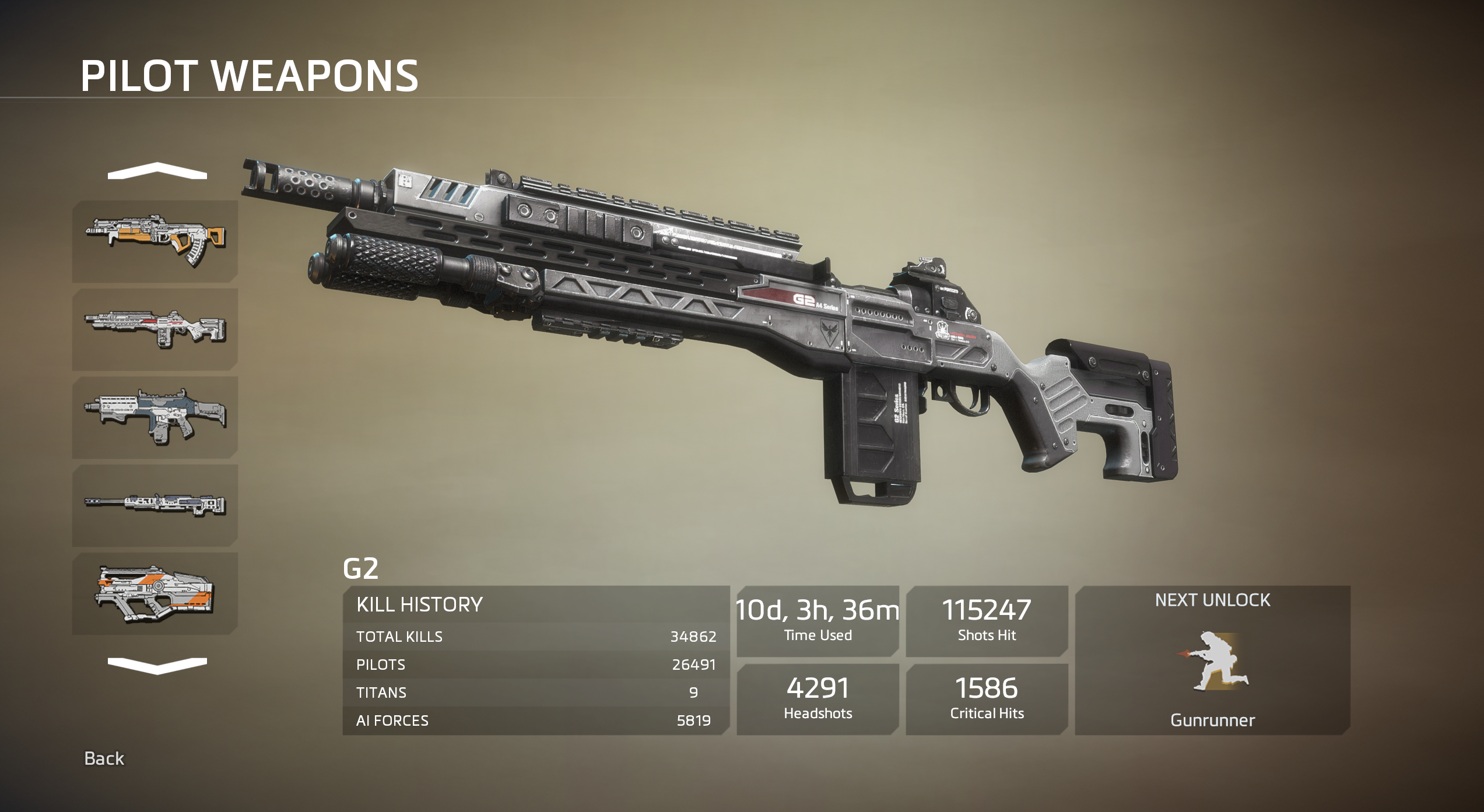Open the Gunrunner next unlock panel
This screenshot has height=812, width=1484.
(1212, 660)
